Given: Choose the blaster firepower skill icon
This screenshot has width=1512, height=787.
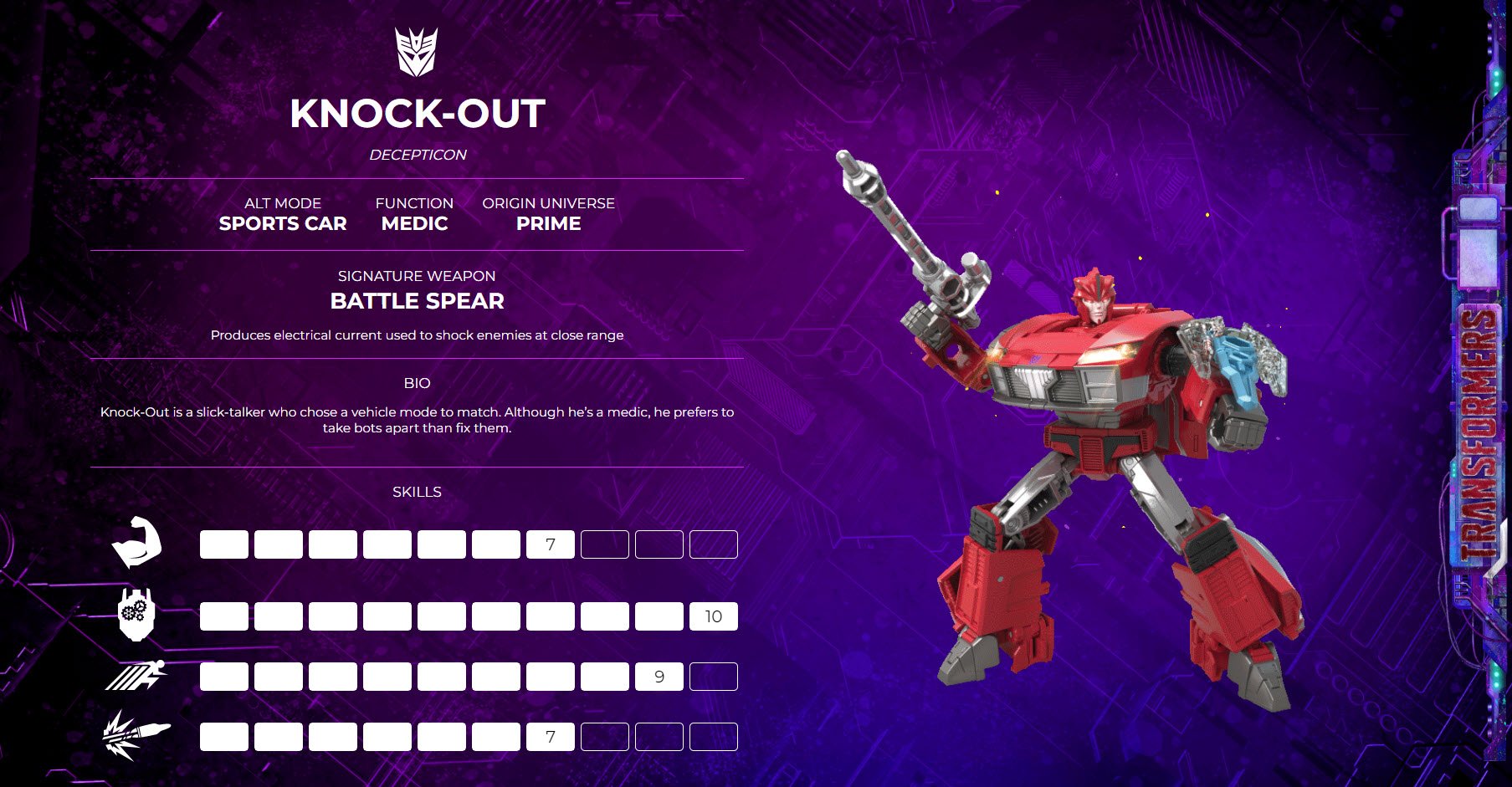Looking at the screenshot, I should [x=136, y=735].
